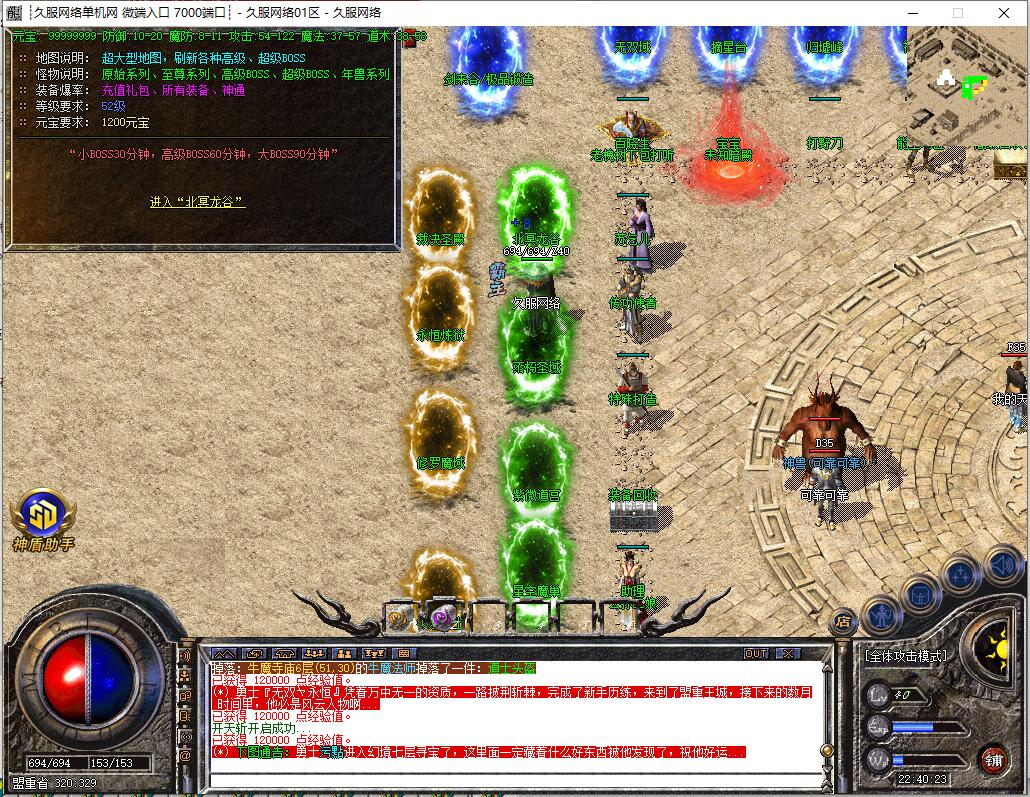Click the OUT button above the chat
This screenshot has width=1030, height=797.
pyautogui.click(x=756, y=653)
